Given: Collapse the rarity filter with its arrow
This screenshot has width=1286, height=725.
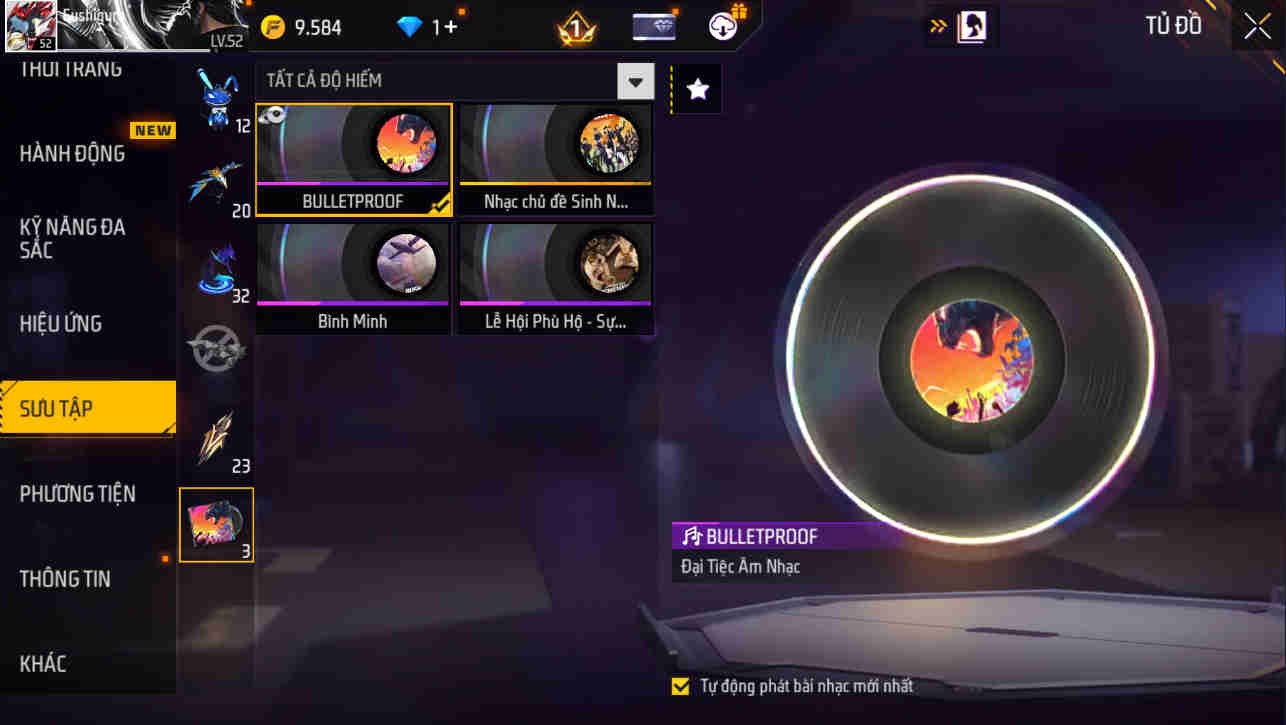Looking at the screenshot, I should 634,80.
